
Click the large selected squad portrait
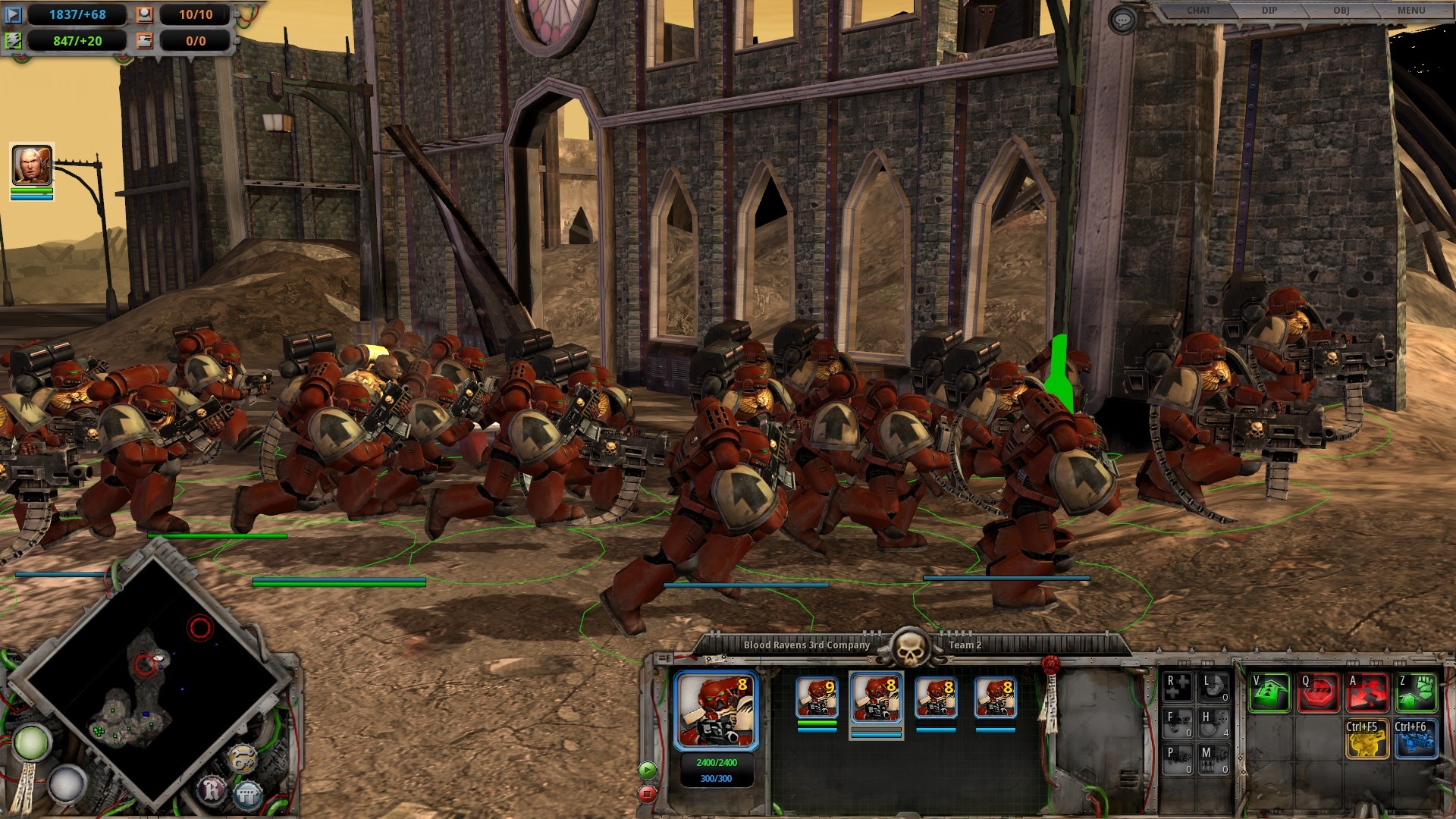716,710
